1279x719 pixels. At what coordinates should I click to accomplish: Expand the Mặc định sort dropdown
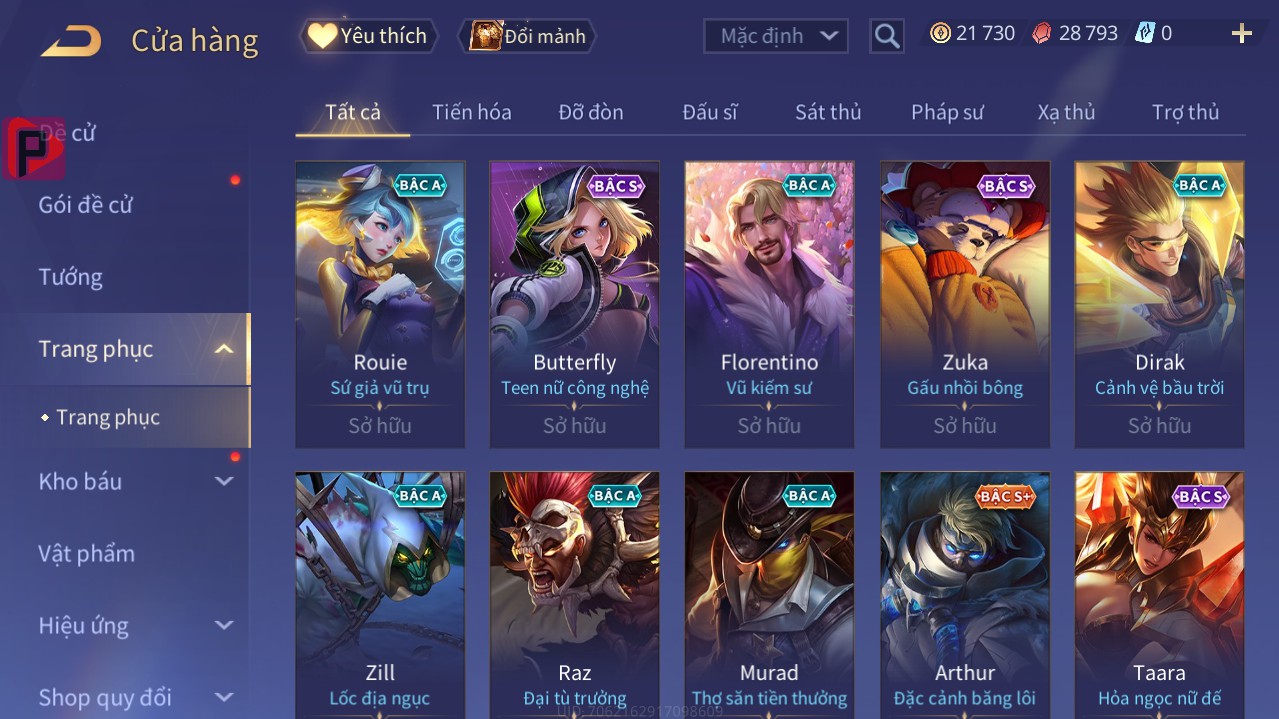click(776, 36)
